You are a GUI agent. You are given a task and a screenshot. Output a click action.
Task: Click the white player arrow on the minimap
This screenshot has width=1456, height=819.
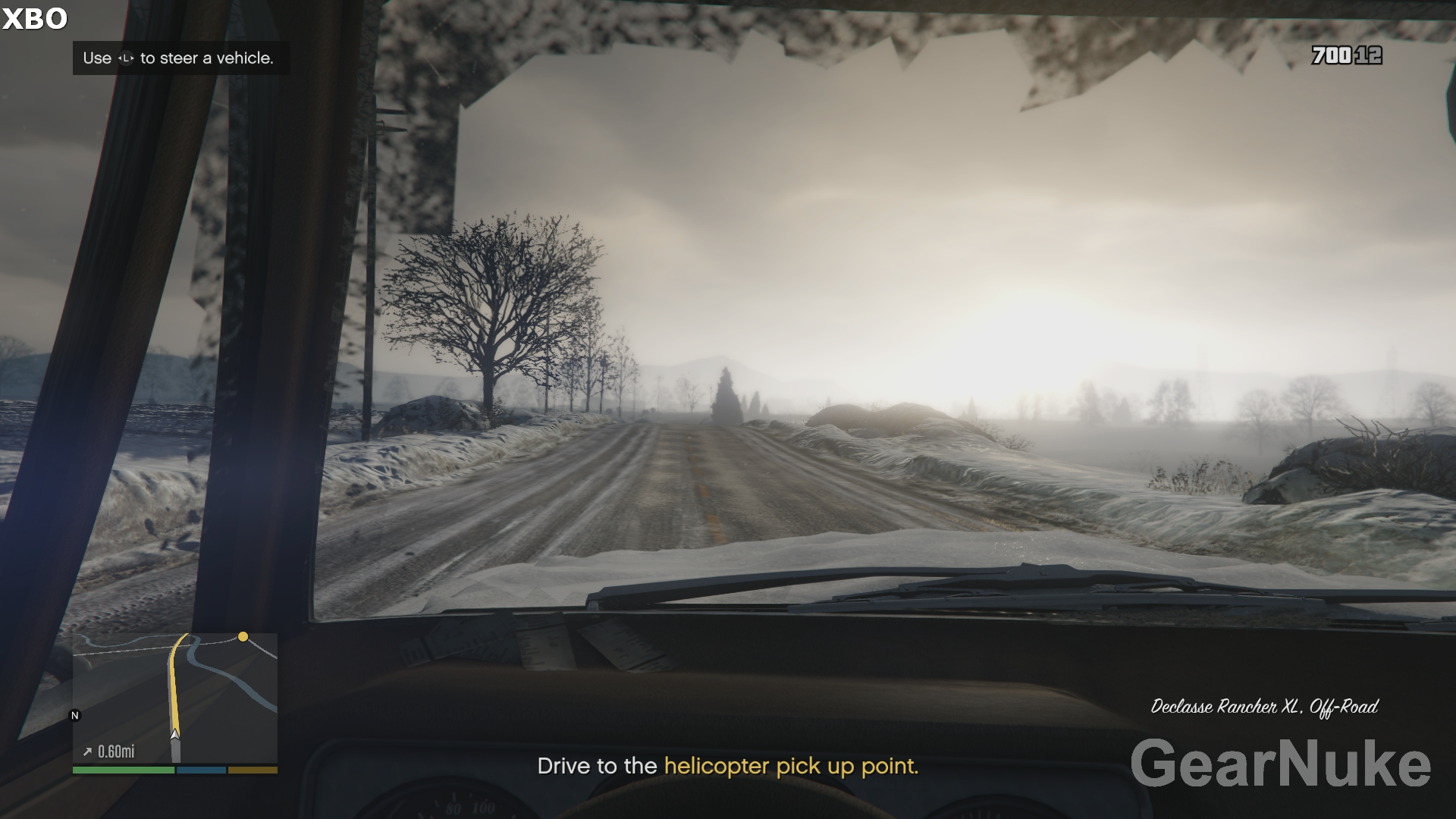(x=175, y=733)
